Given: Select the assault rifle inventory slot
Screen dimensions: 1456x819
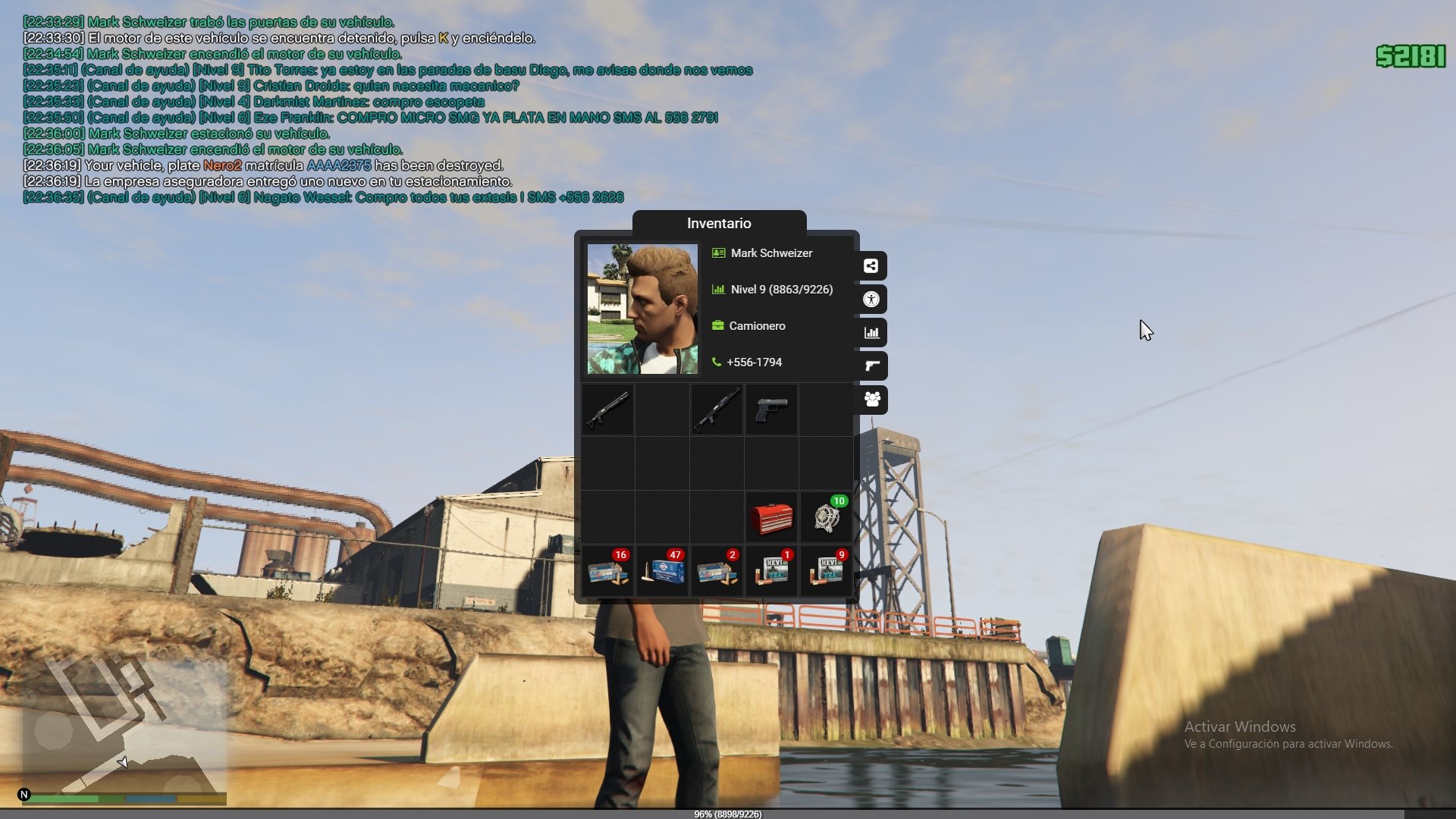Looking at the screenshot, I should (x=717, y=409).
